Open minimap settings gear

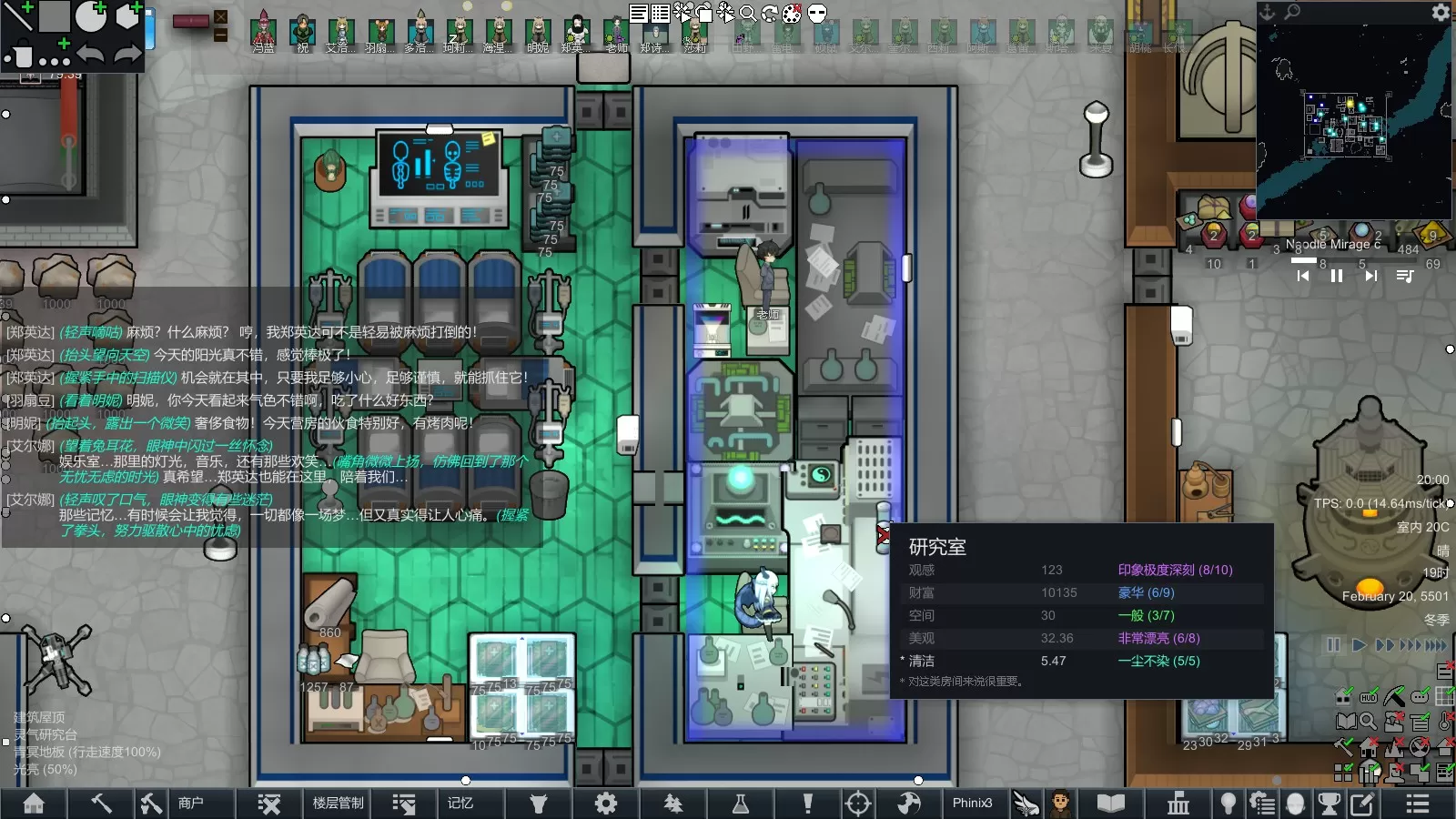[1441, 12]
